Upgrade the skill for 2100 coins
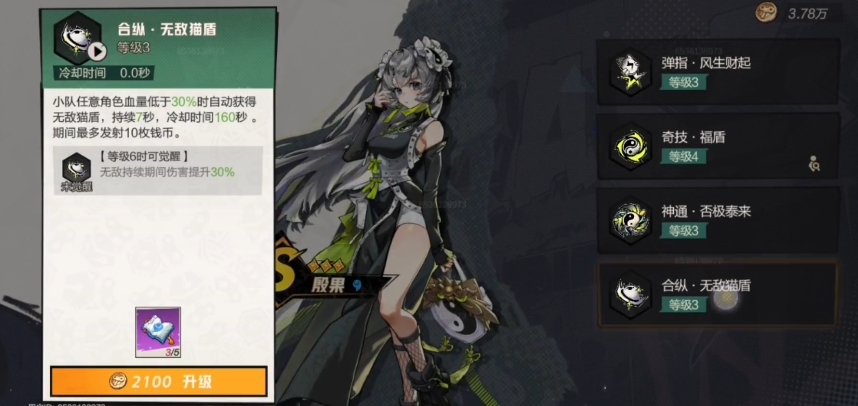Screen dimensions: 858x406 coord(159,381)
